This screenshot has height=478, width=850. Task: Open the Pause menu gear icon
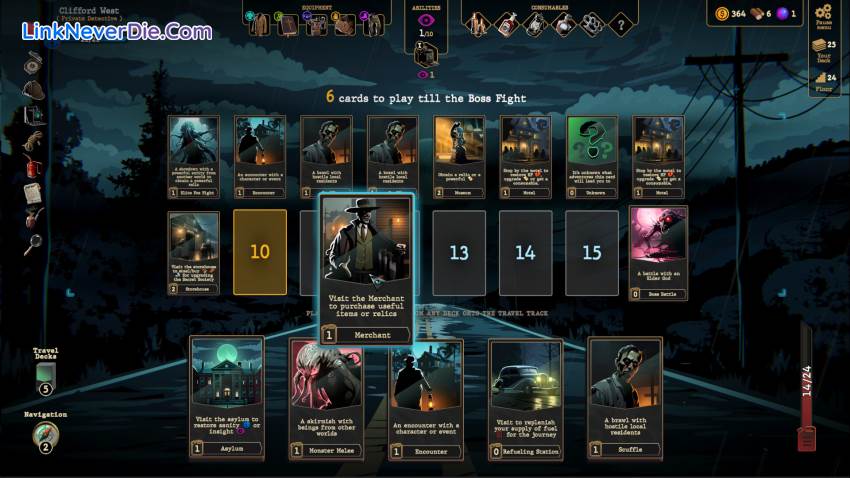tap(824, 13)
